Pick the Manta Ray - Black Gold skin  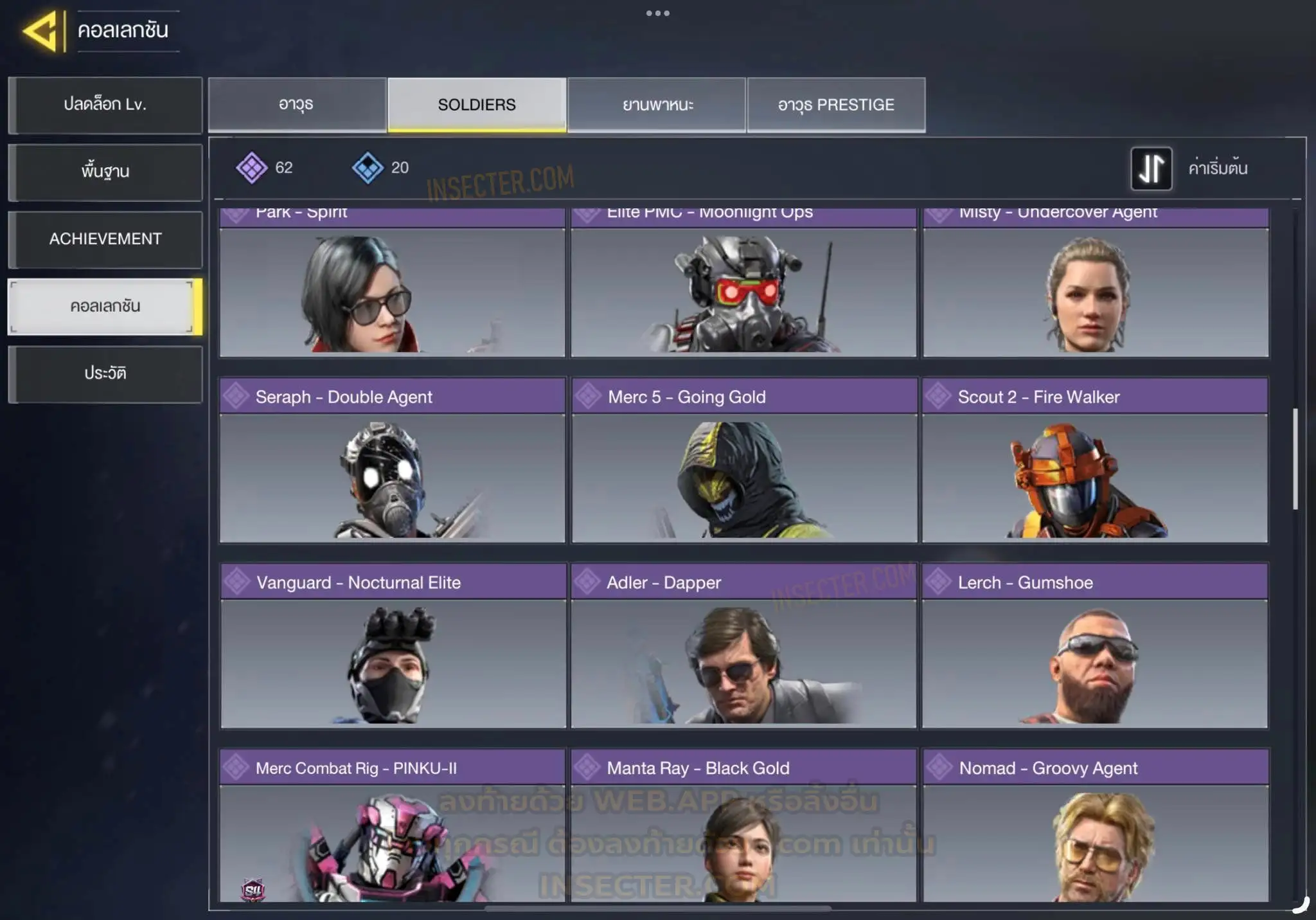click(744, 826)
